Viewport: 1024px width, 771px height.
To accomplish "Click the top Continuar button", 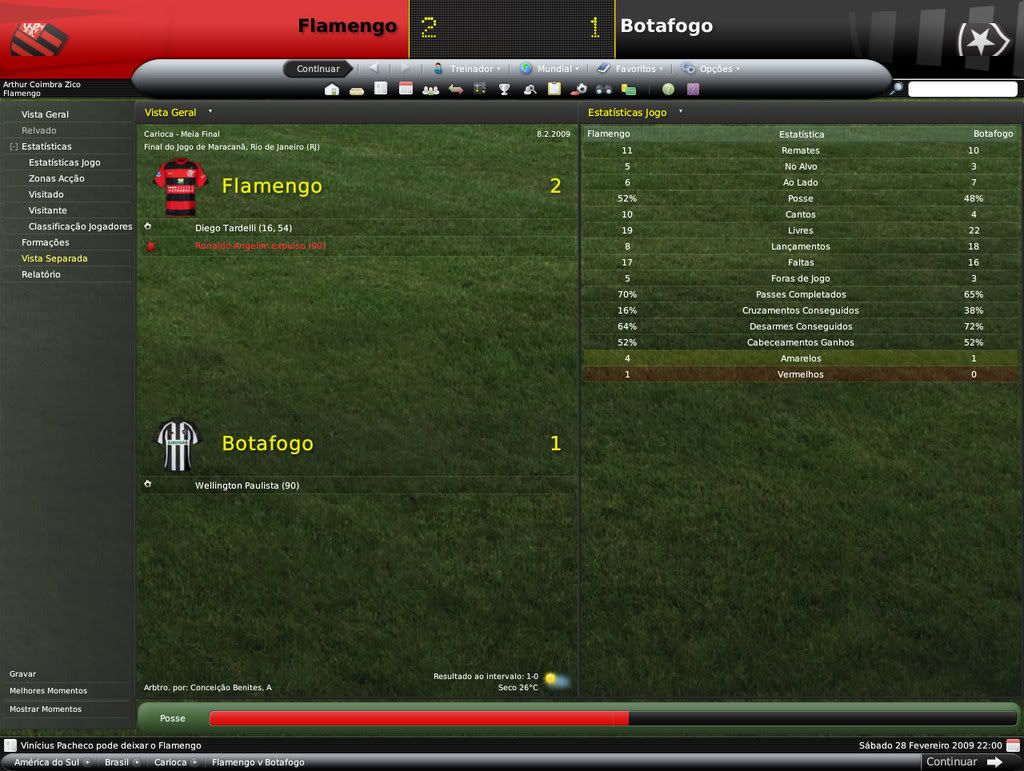I will (x=317, y=69).
